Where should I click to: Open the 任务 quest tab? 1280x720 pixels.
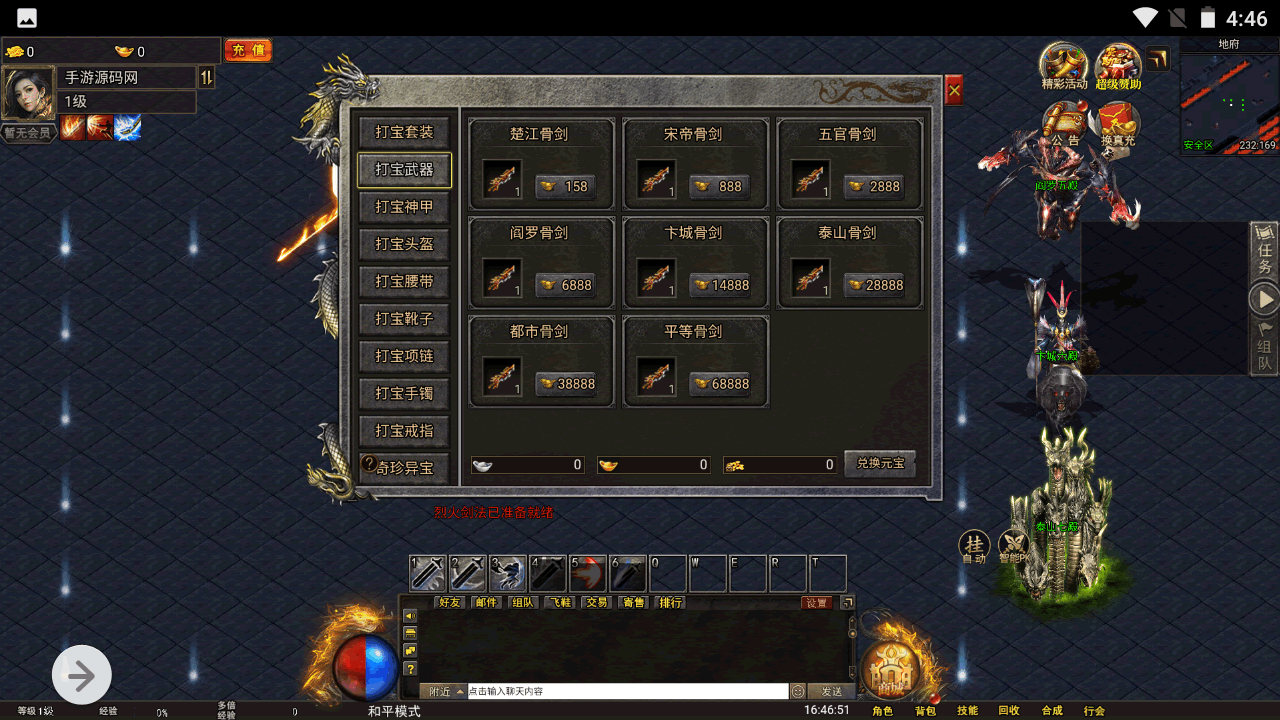point(1264,252)
